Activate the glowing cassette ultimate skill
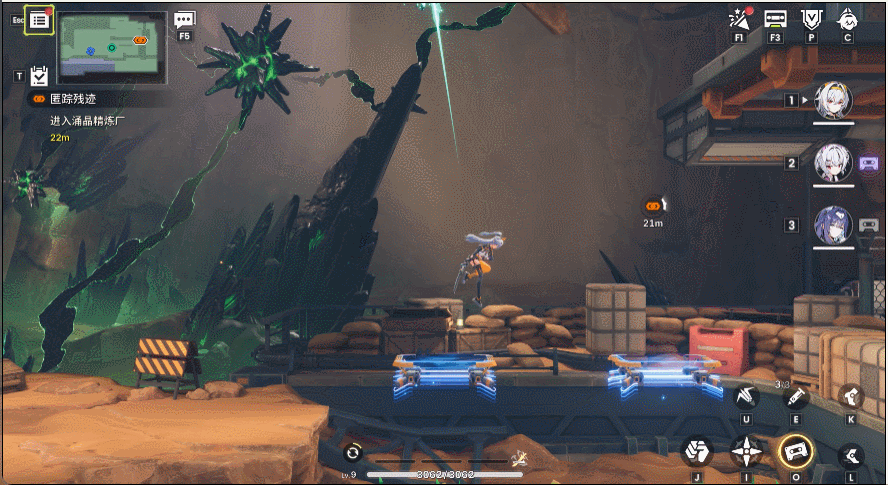The image size is (888, 485). [x=796, y=452]
